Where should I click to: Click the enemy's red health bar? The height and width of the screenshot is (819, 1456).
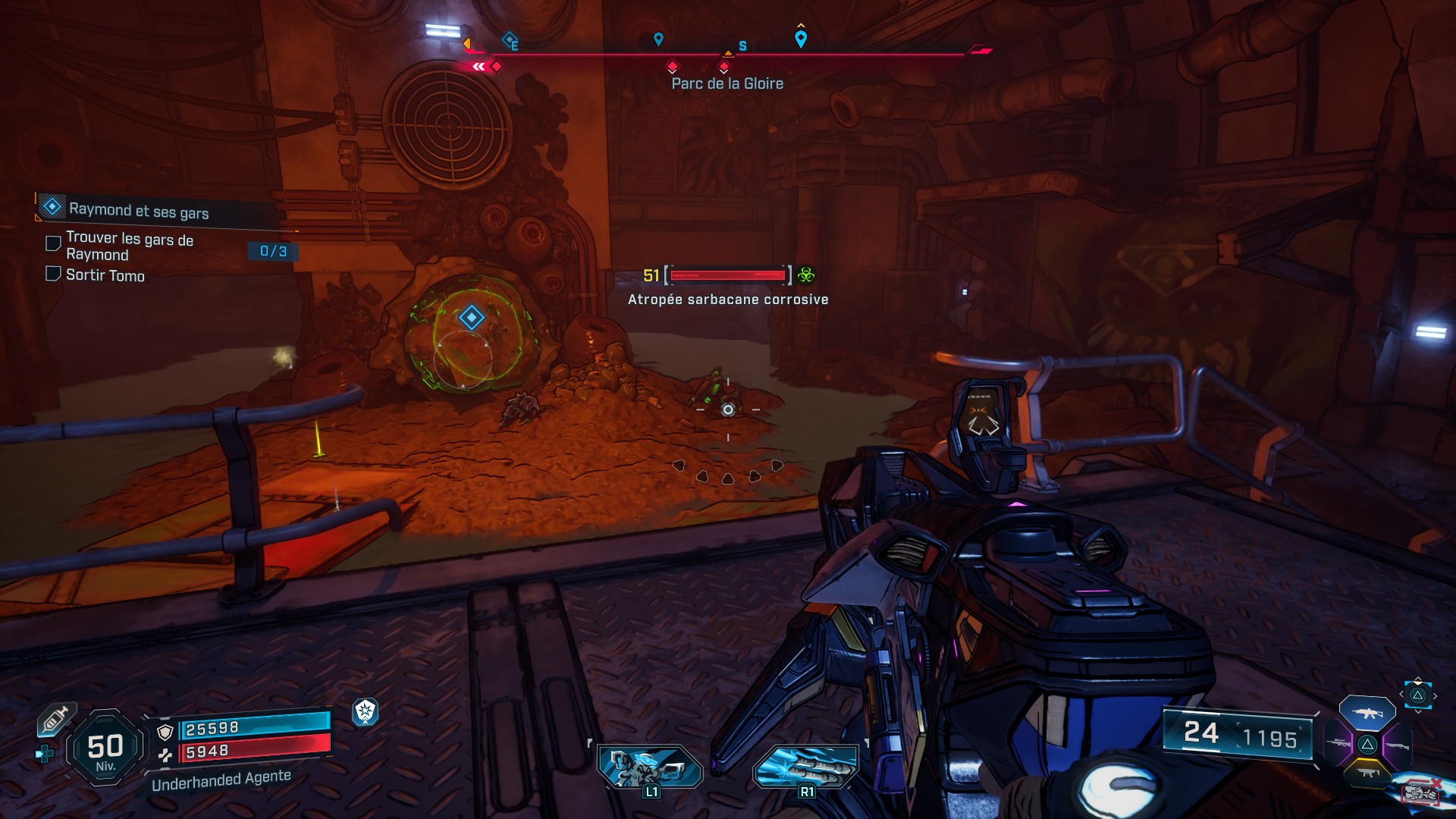pos(726,275)
